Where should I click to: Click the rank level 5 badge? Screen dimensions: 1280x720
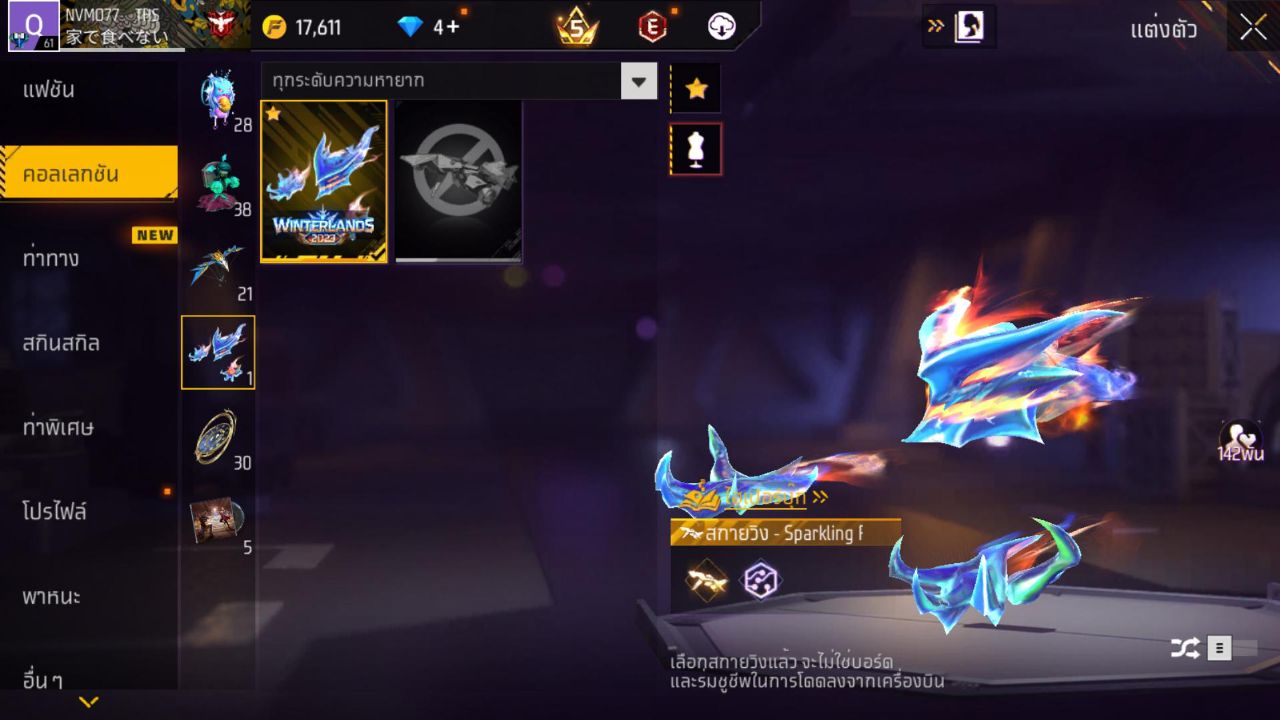coord(578,27)
